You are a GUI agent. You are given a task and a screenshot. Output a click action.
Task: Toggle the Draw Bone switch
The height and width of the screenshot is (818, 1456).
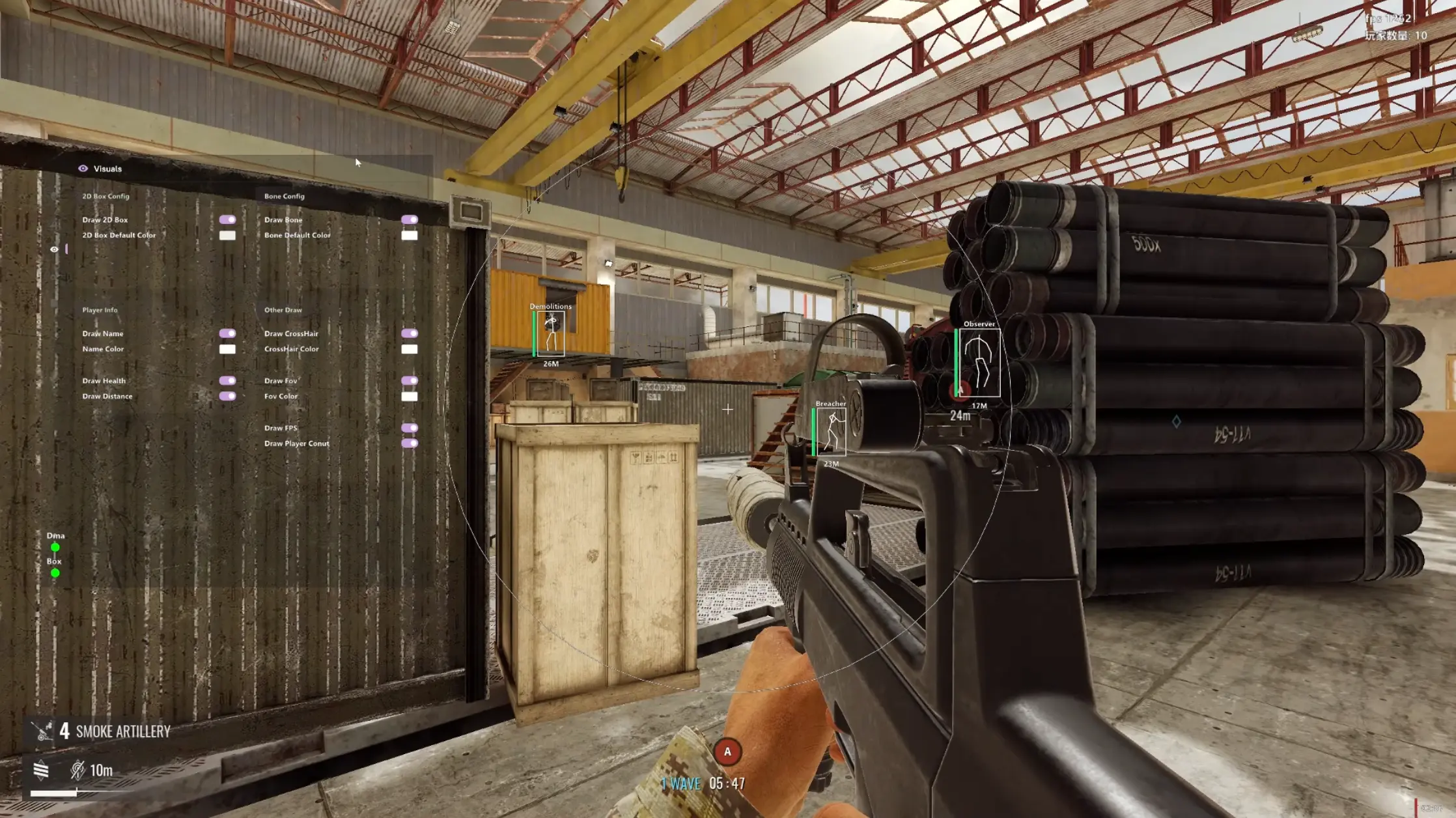click(410, 219)
